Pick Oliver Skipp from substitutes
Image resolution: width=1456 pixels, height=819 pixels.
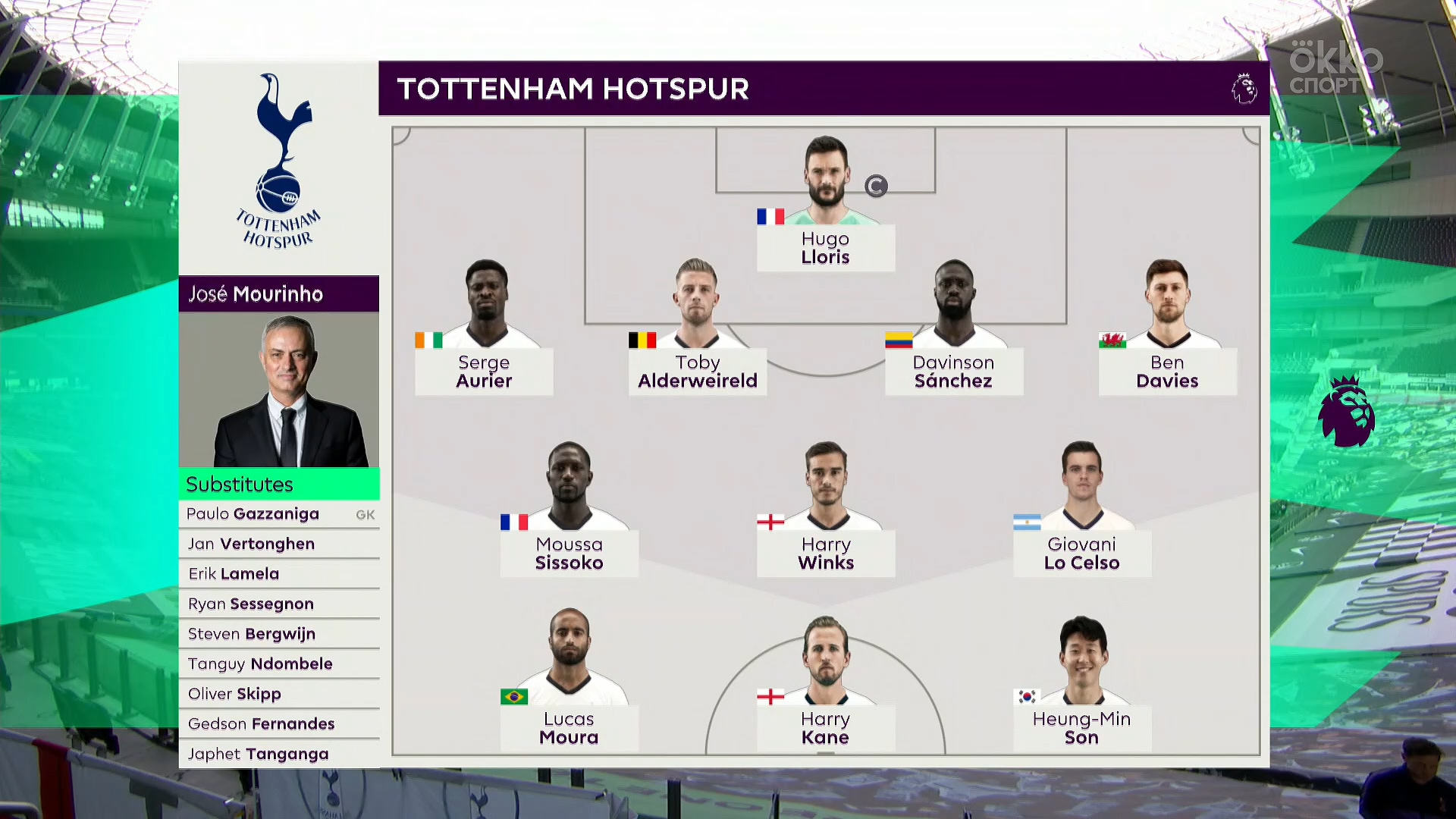click(x=279, y=694)
